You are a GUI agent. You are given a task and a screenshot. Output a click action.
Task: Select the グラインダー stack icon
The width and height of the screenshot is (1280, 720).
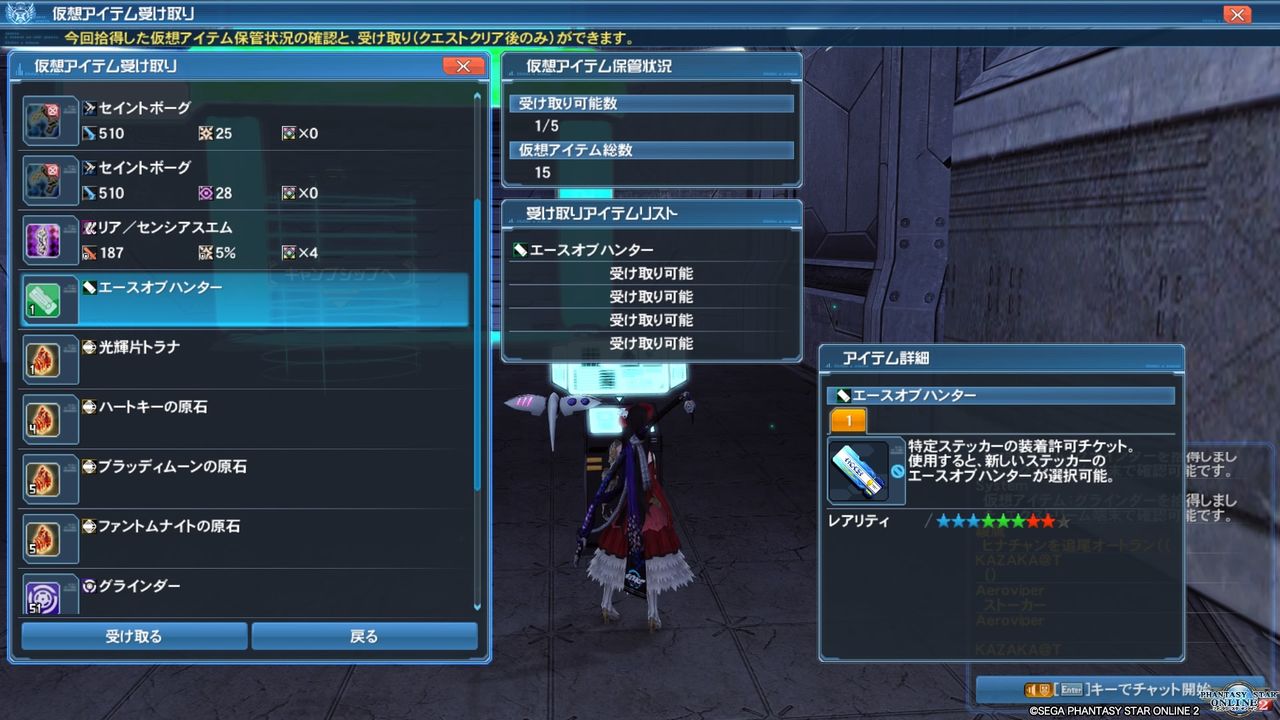coord(48,597)
